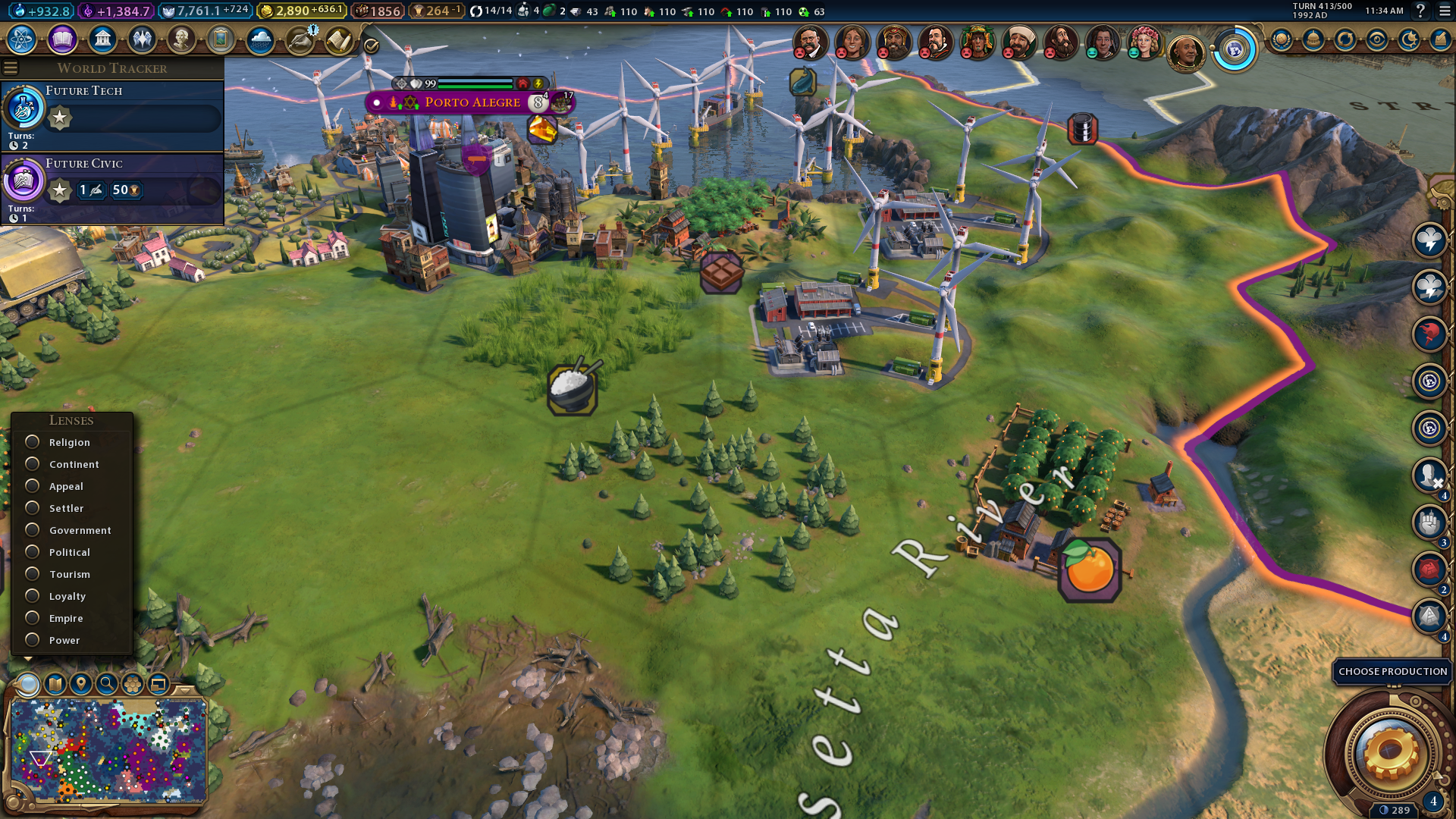This screenshot has height=819, width=1456.
Task: Click the Choose Production button
Action: pos(1392,672)
